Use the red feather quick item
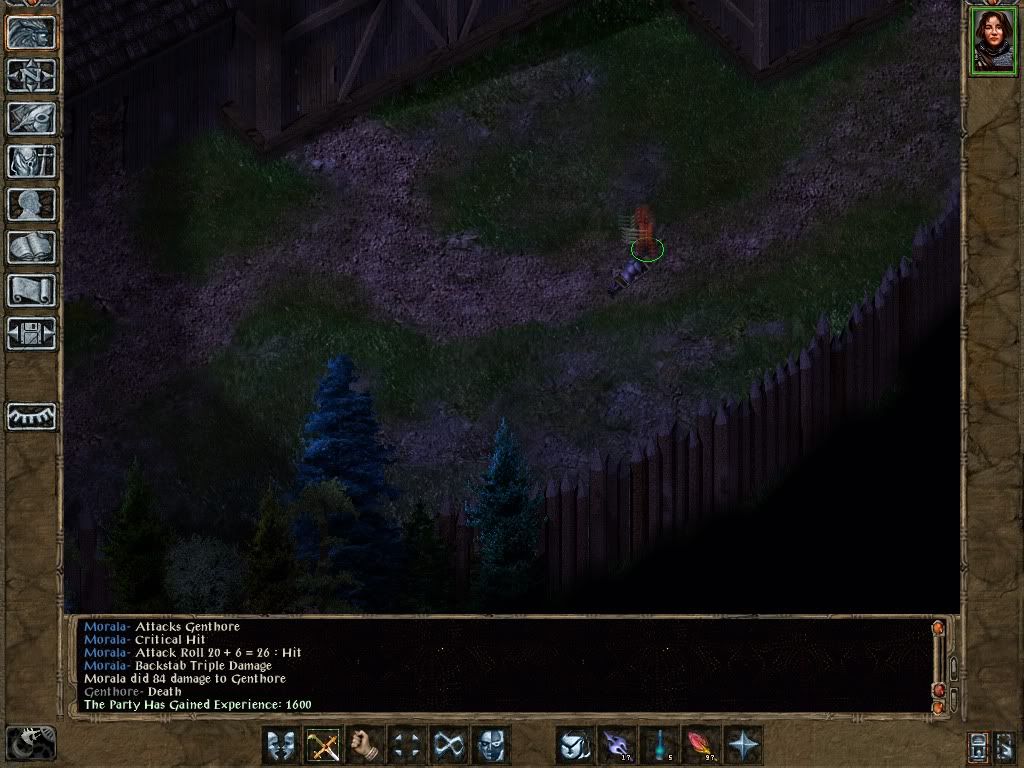The image size is (1024, 768). coord(702,745)
